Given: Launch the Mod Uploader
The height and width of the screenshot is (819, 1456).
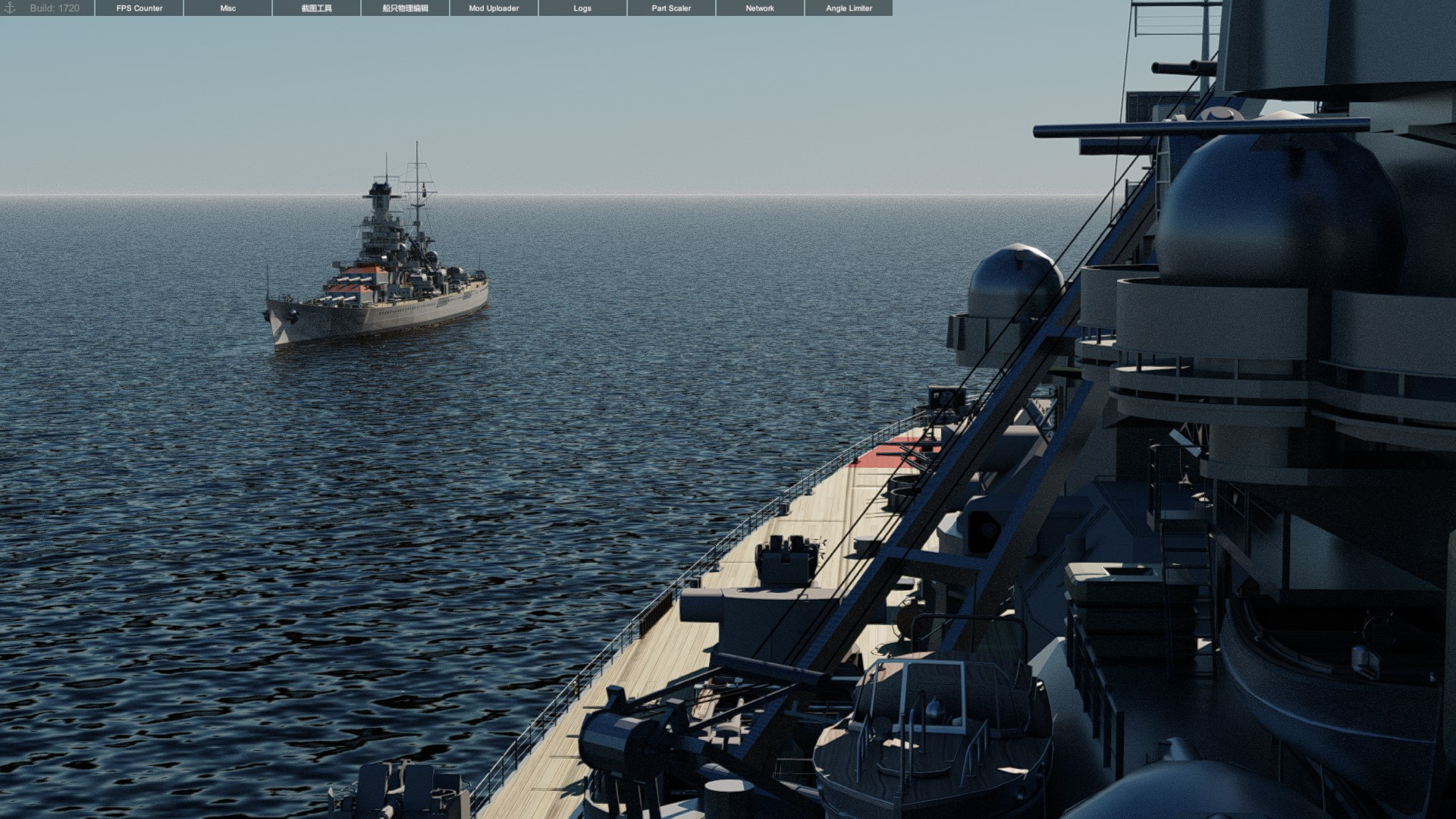Looking at the screenshot, I should [x=494, y=8].
